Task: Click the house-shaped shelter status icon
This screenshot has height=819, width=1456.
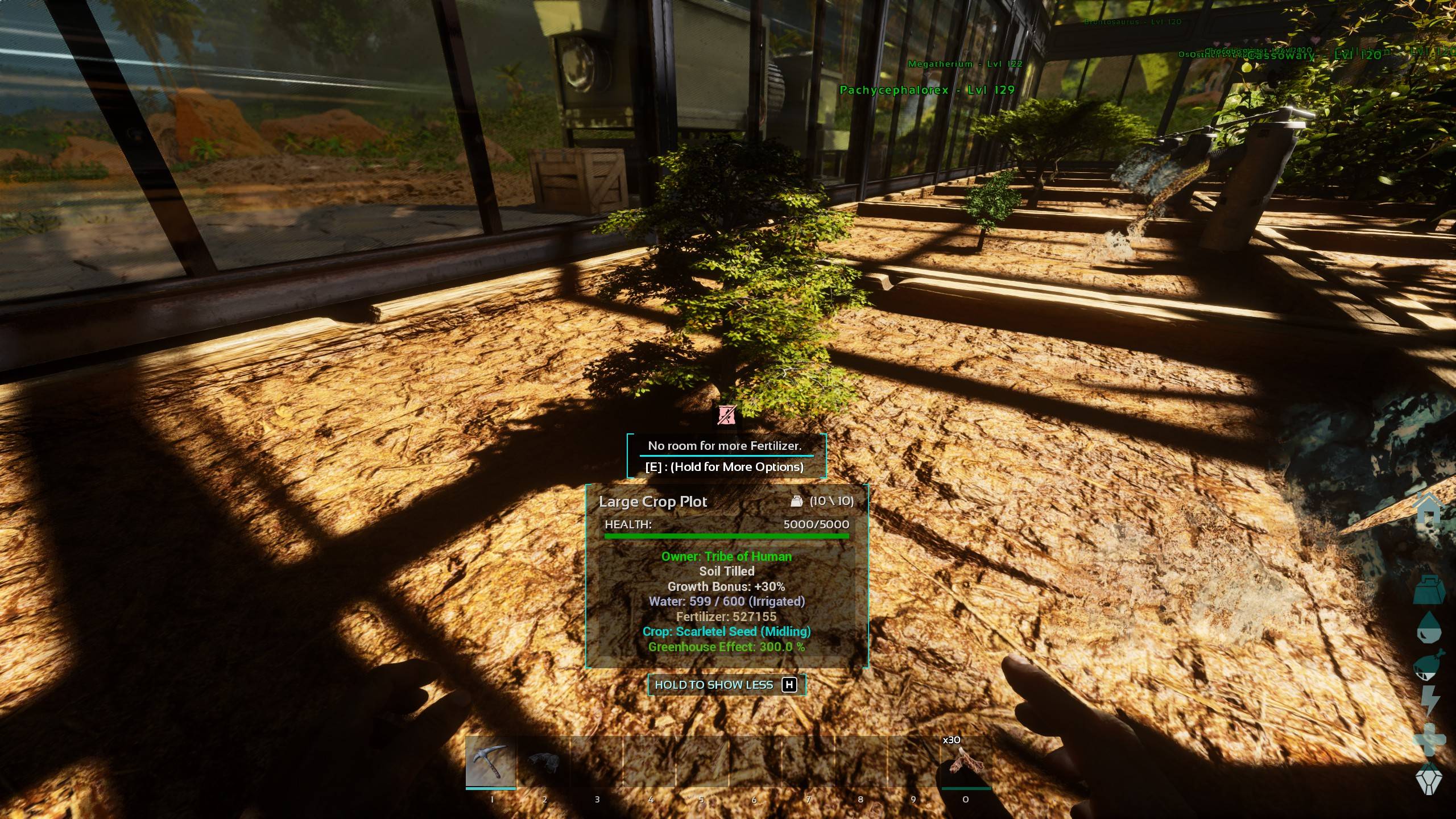Action: [1429, 508]
